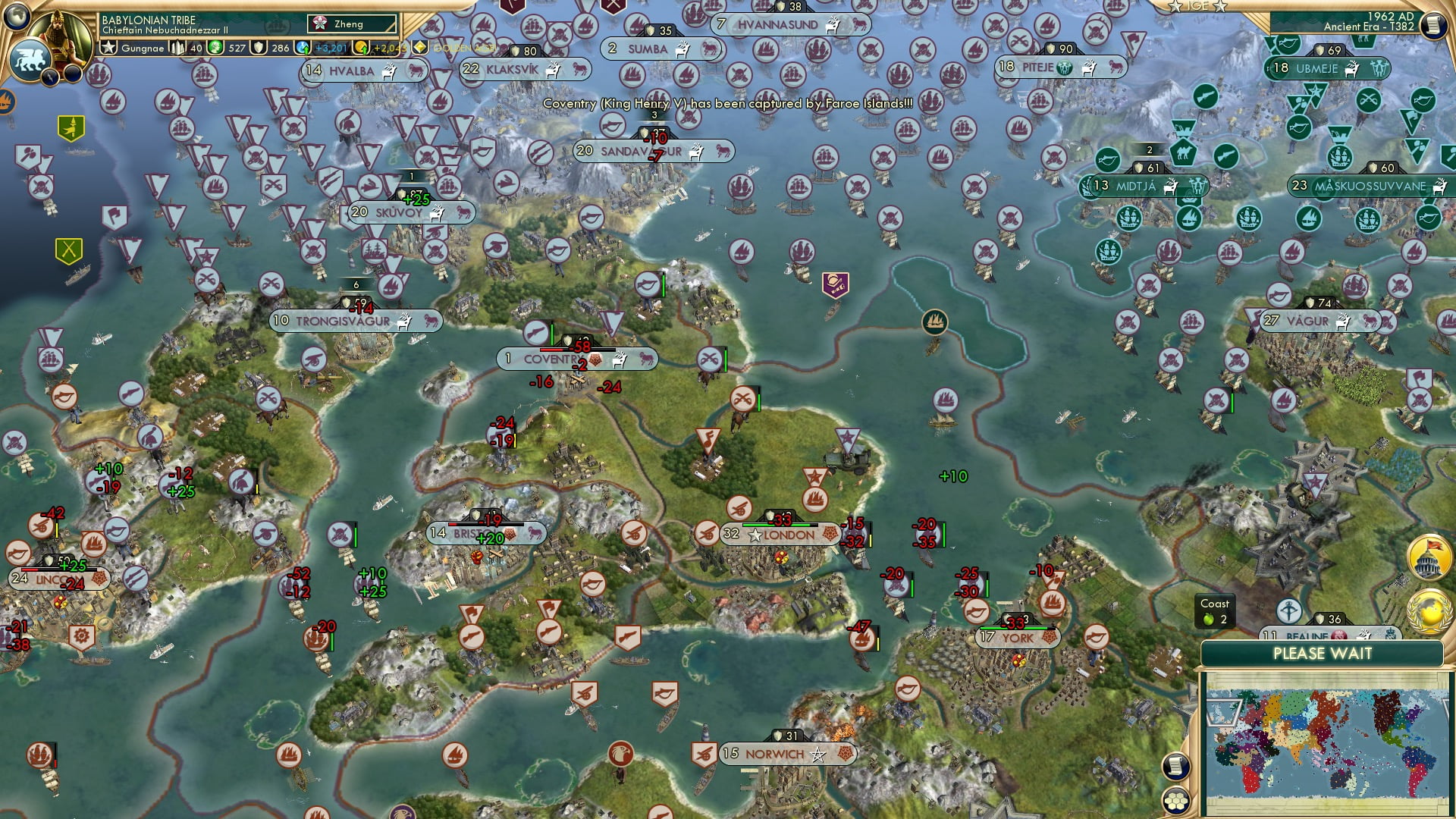Click the Babylonian winged lion emblem top-left
The width and height of the screenshot is (1456, 819).
(x=32, y=61)
